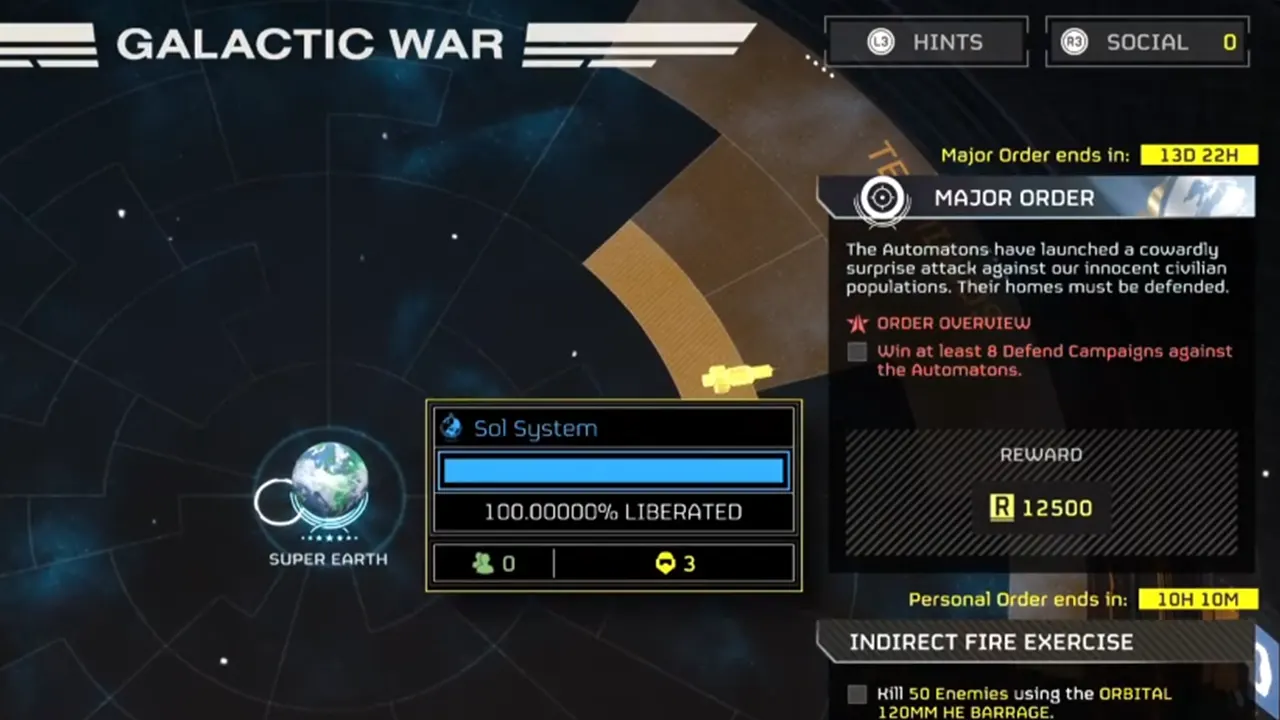Click the yellow ship marker on map
Screen dimensions: 1280x720
tap(738, 378)
